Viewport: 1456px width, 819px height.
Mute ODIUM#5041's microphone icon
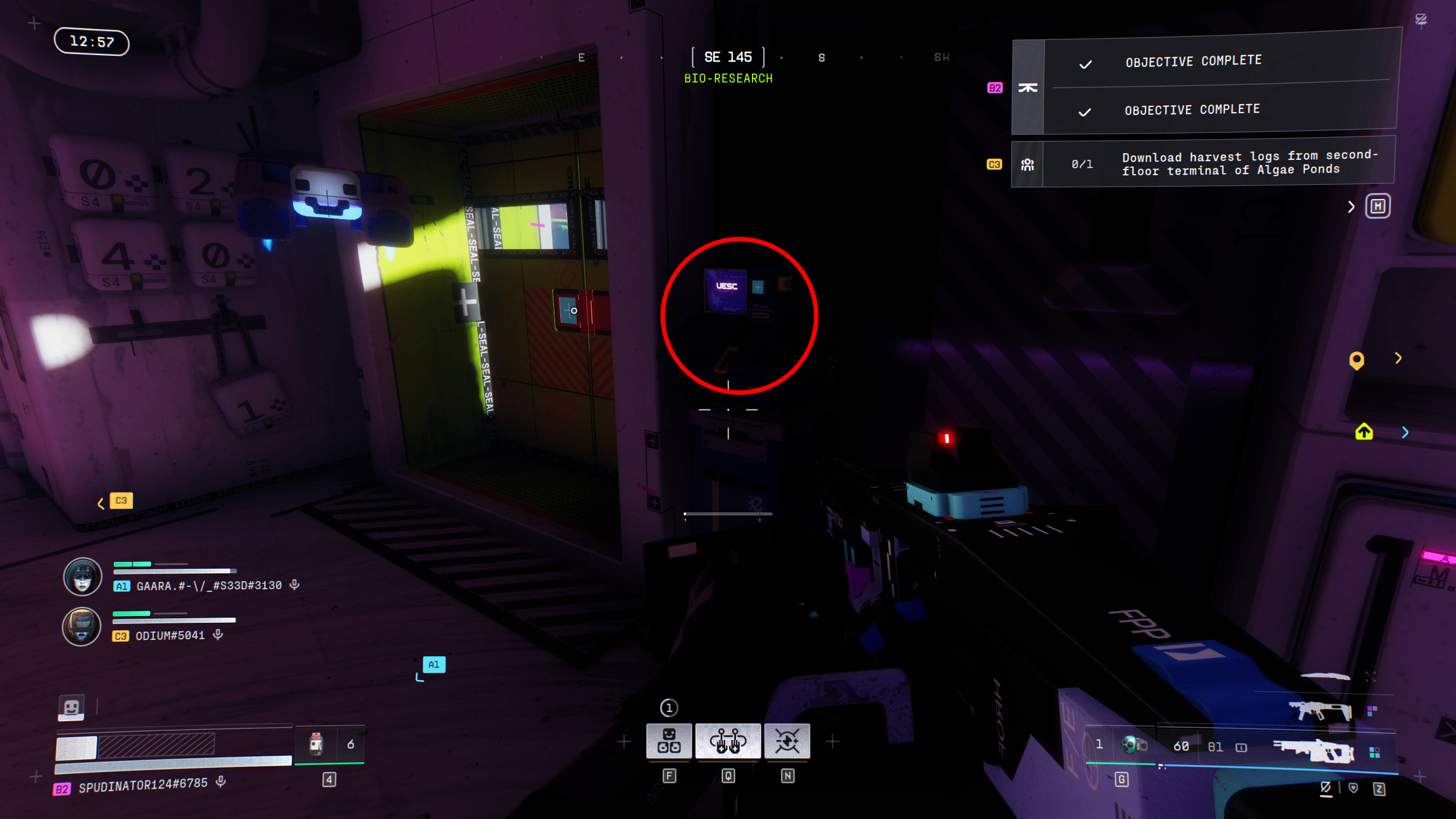coord(217,635)
